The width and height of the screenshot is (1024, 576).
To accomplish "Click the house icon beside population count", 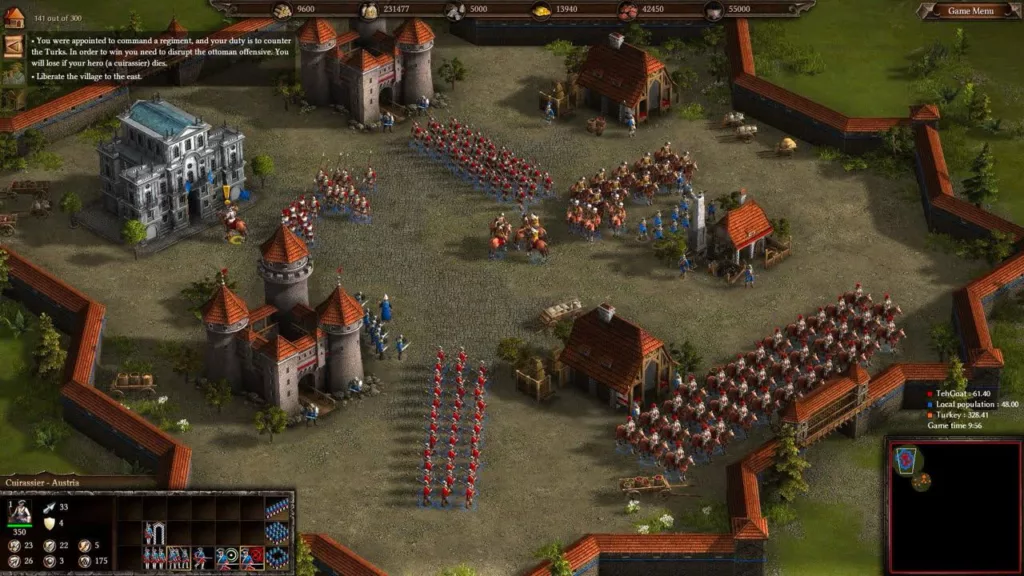I will (x=14, y=18).
